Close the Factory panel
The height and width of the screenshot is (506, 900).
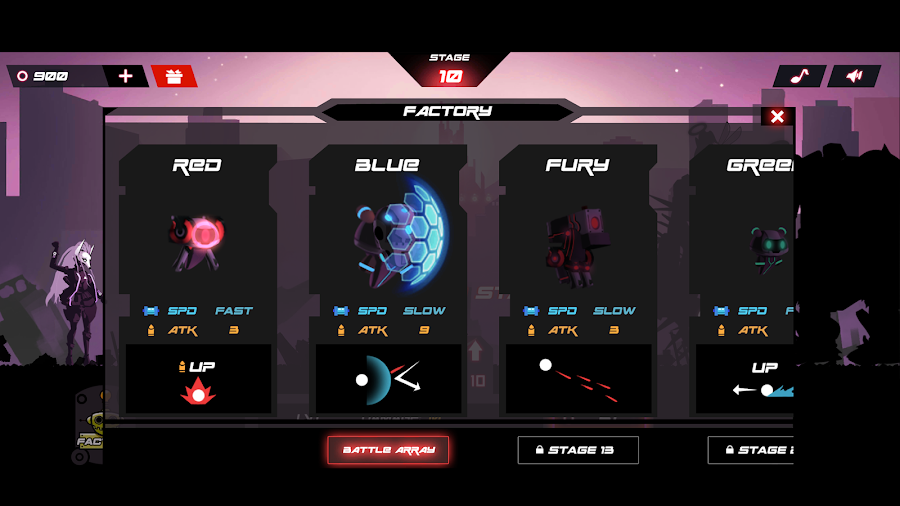click(777, 117)
